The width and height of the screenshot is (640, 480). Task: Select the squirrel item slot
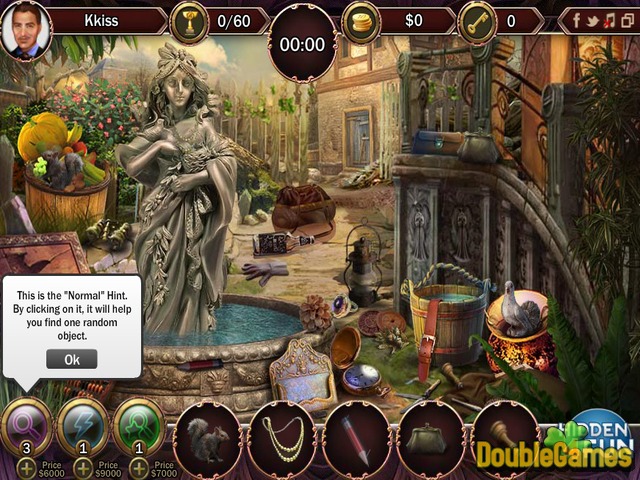pos(207,438)
